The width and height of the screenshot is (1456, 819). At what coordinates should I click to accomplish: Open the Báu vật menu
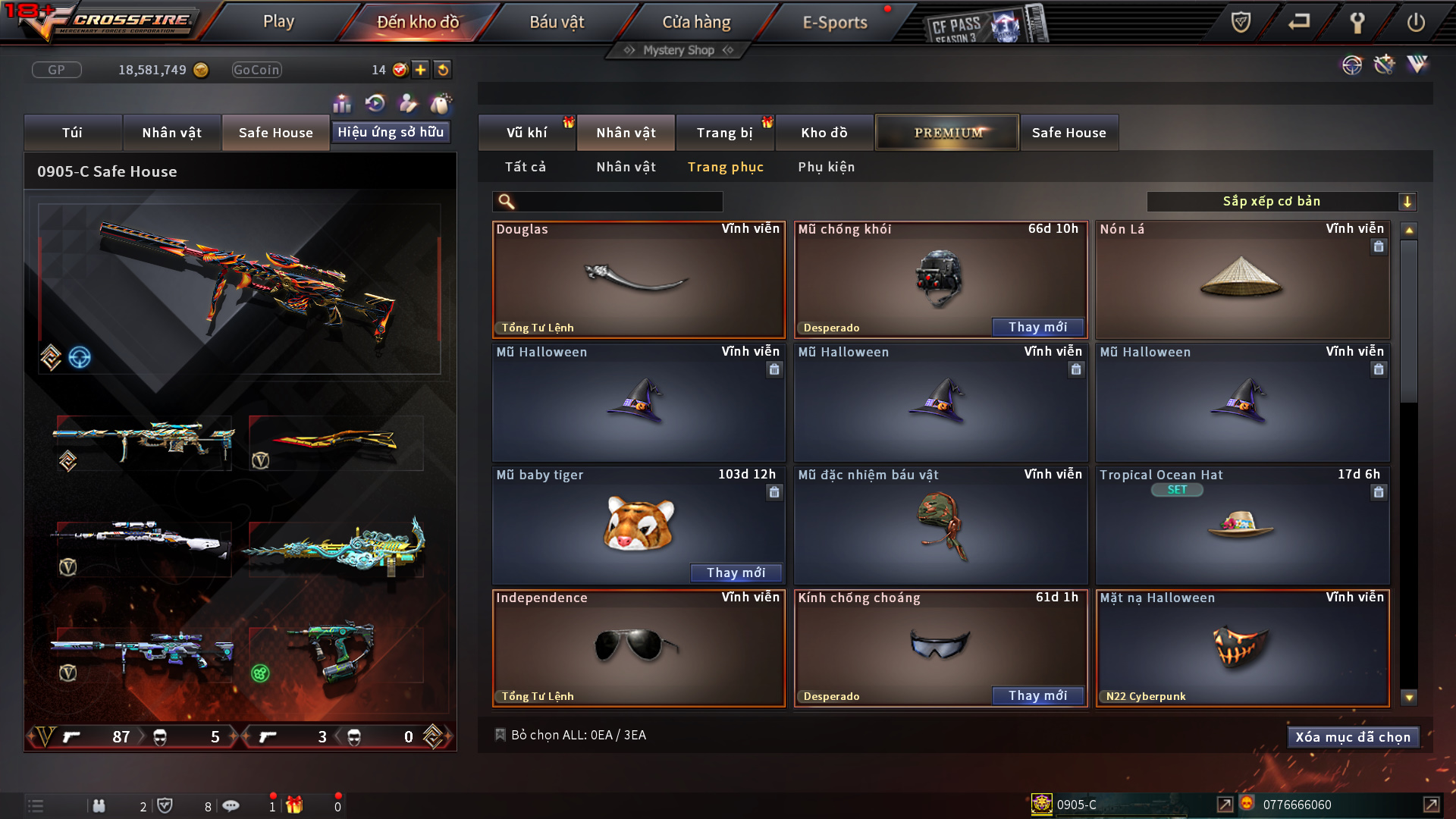pos(557,22)
